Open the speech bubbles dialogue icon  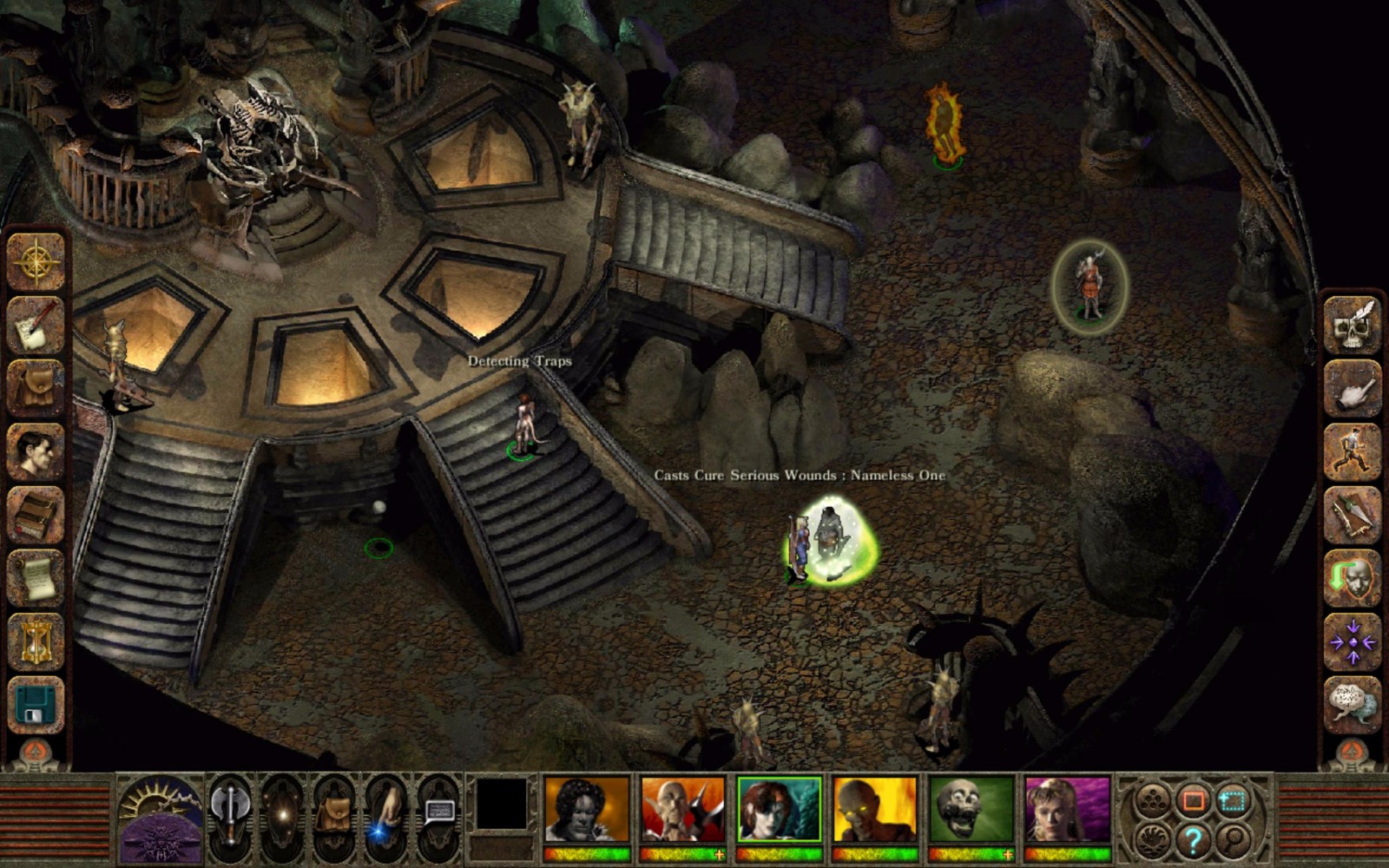point(1352,704)
